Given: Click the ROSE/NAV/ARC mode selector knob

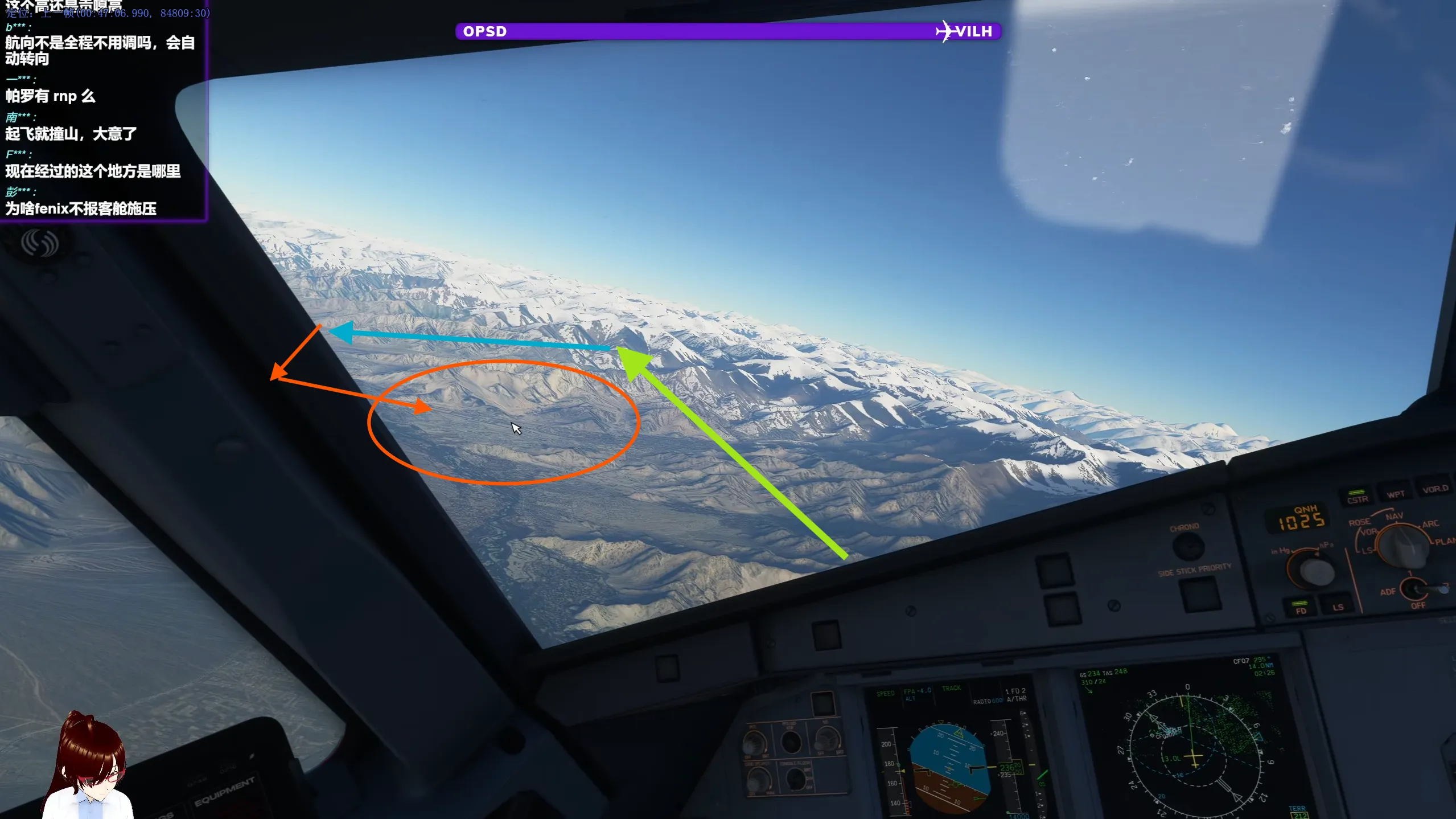Looking at the screenshot, I should 1400,545.
